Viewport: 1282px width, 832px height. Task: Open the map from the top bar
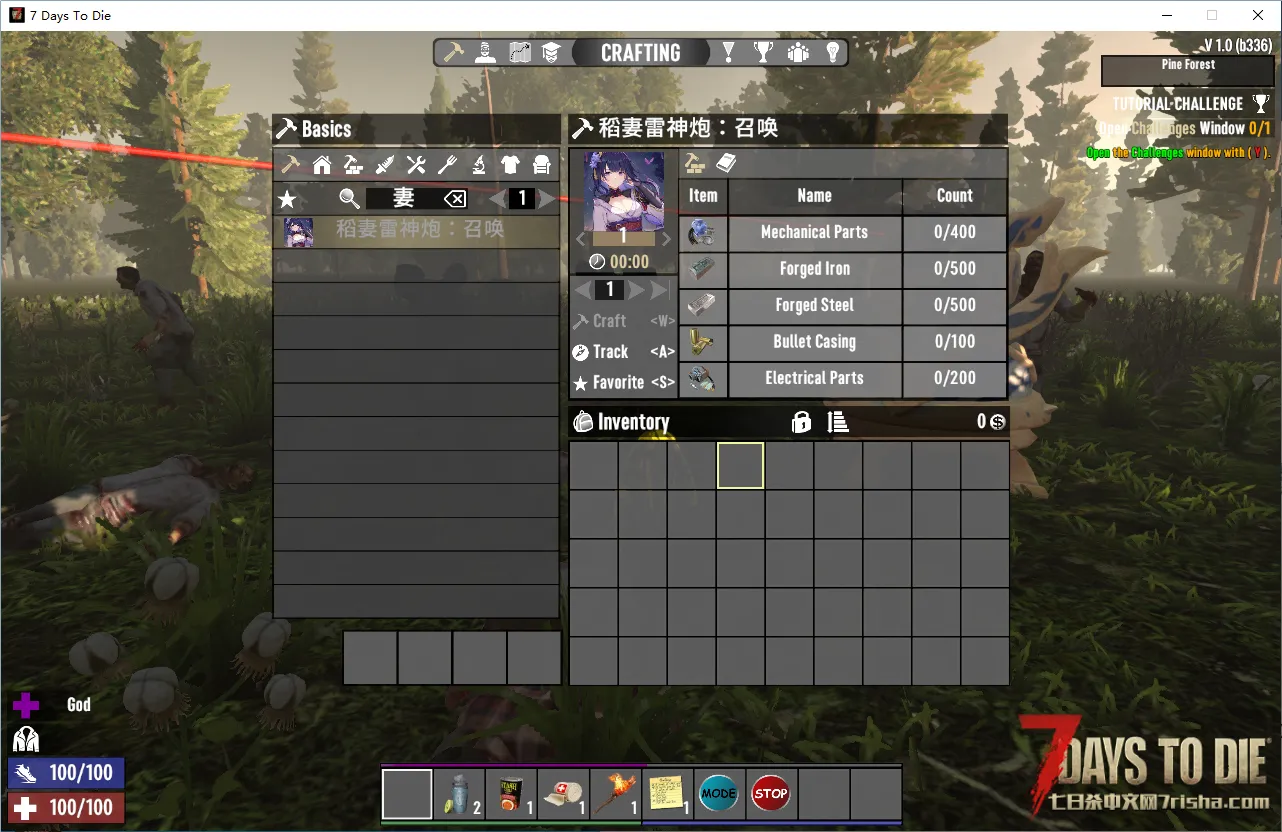click(520, 53)
